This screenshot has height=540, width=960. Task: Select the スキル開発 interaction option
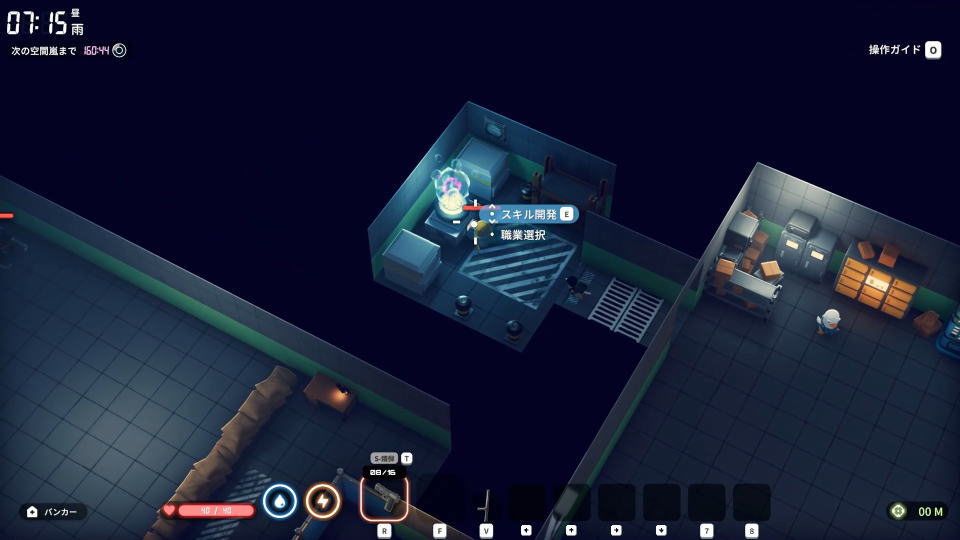tap(529, 214)
